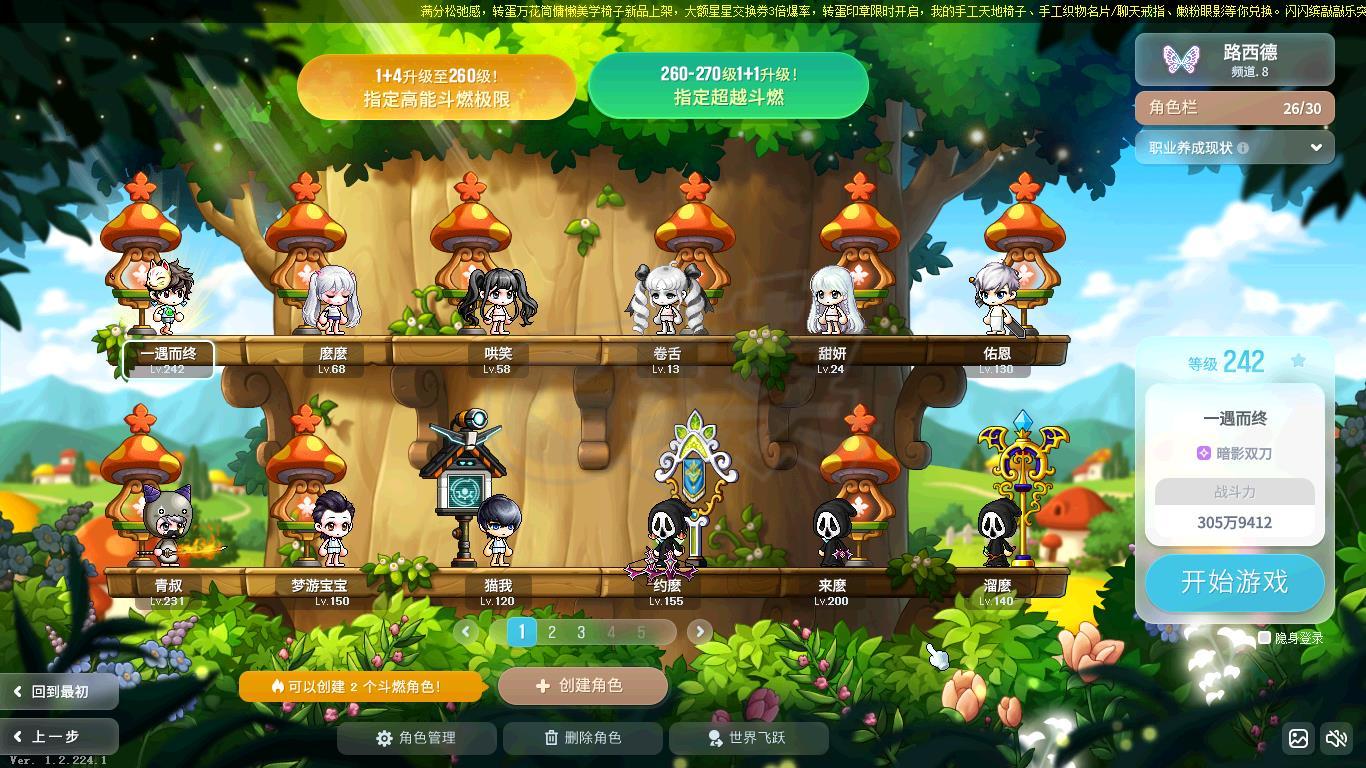Toggle the muted sound speaker icon

pos(1336,738)
